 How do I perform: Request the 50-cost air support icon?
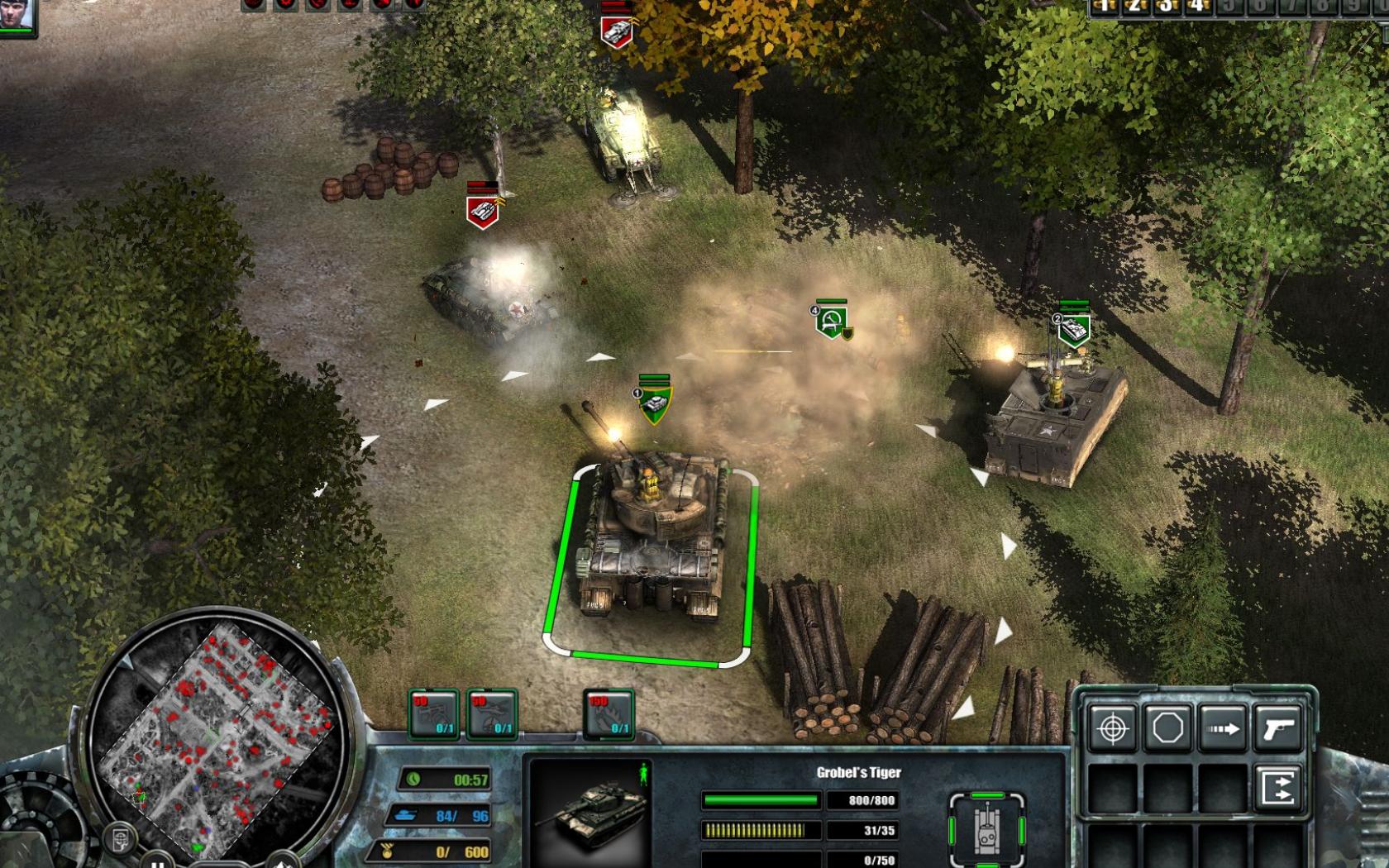pyautogui.click(x=490, y=716)
